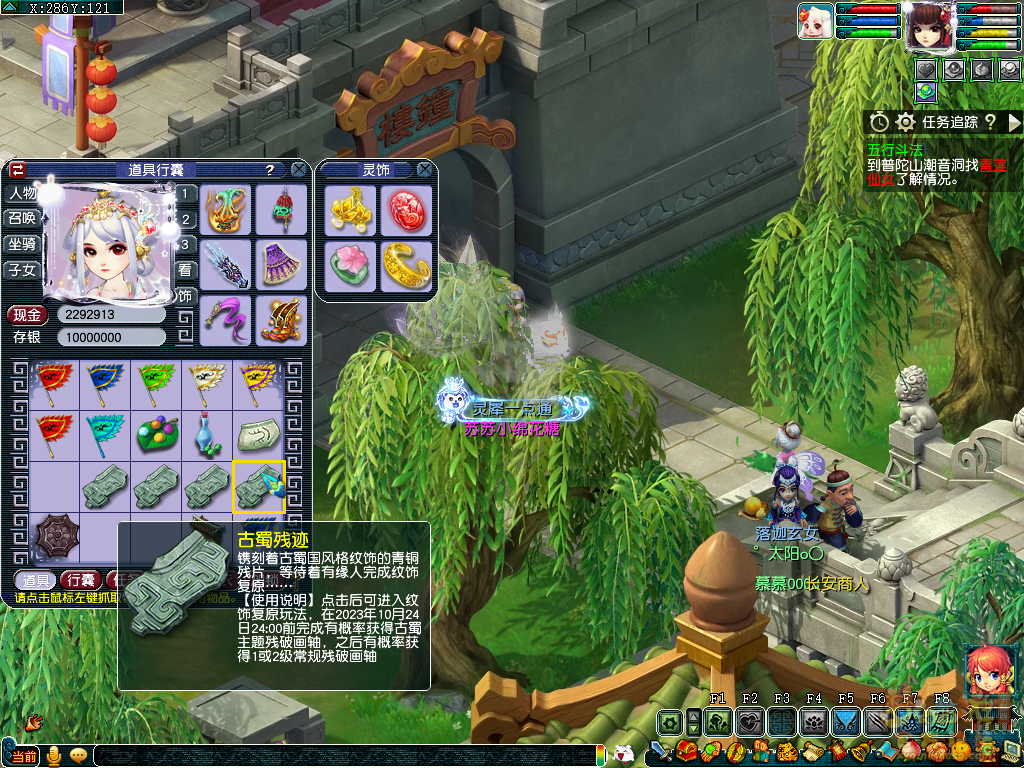
Task: Open the 人物 character tab
Action: point(22,193)
